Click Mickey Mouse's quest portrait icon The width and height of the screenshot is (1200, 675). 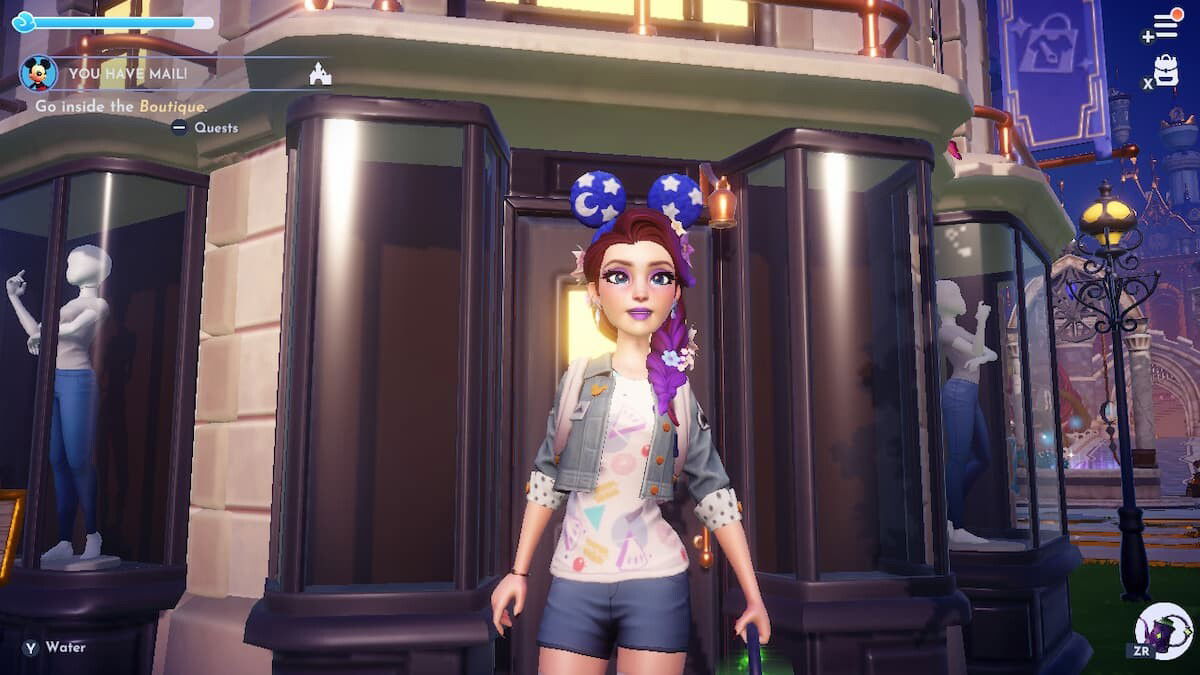pos(38,73)
